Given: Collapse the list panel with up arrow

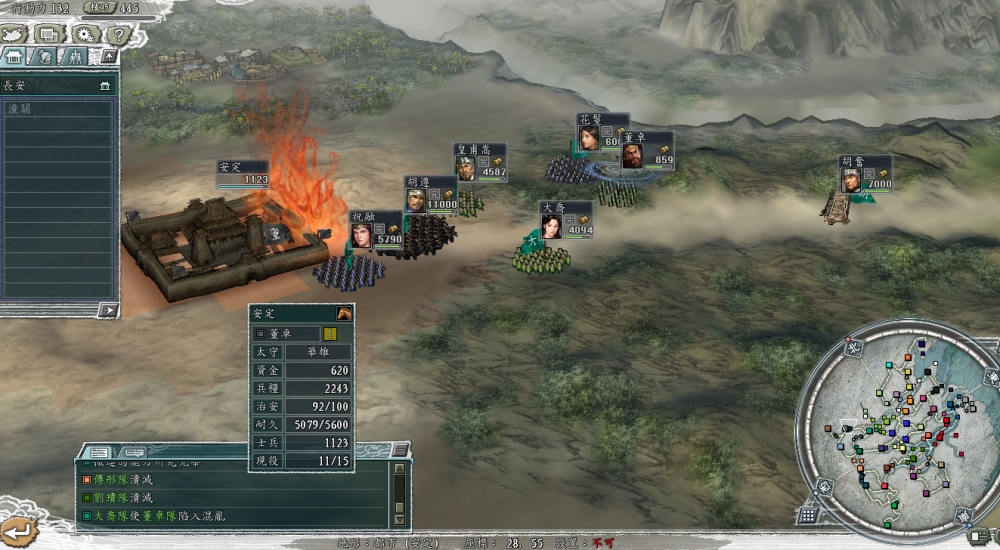Looking at the screenshot, I should (108, 57).
